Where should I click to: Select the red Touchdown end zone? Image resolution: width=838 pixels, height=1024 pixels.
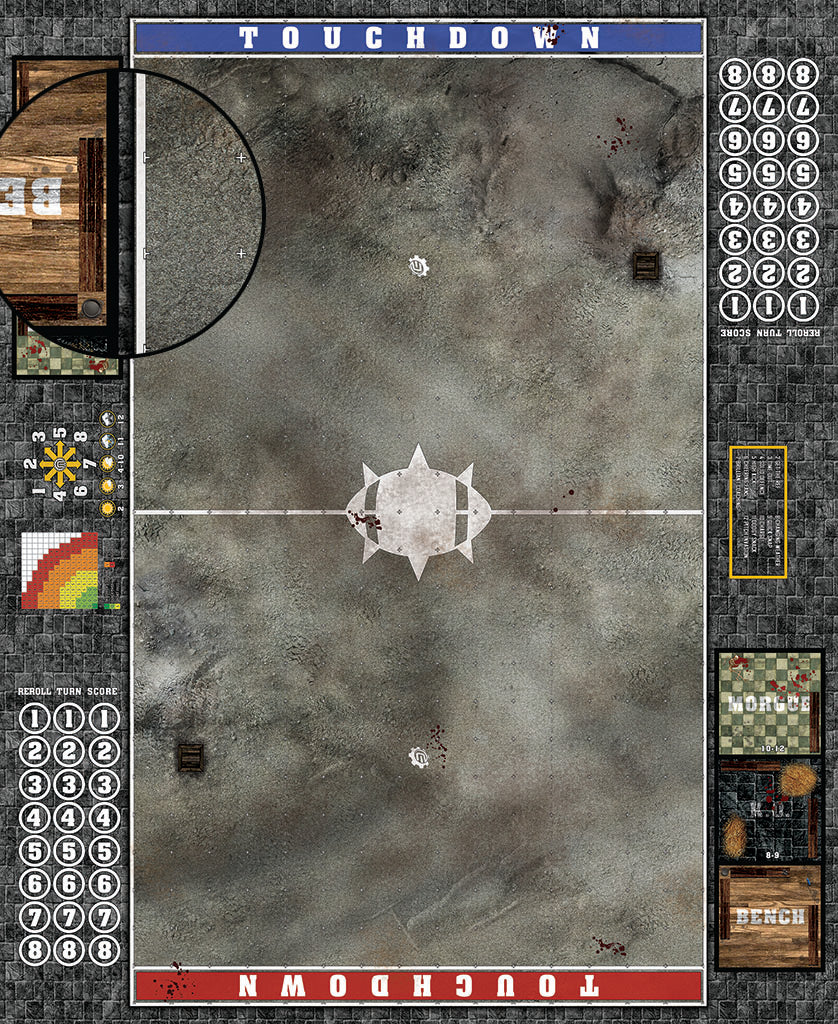[x=419, y=985]
